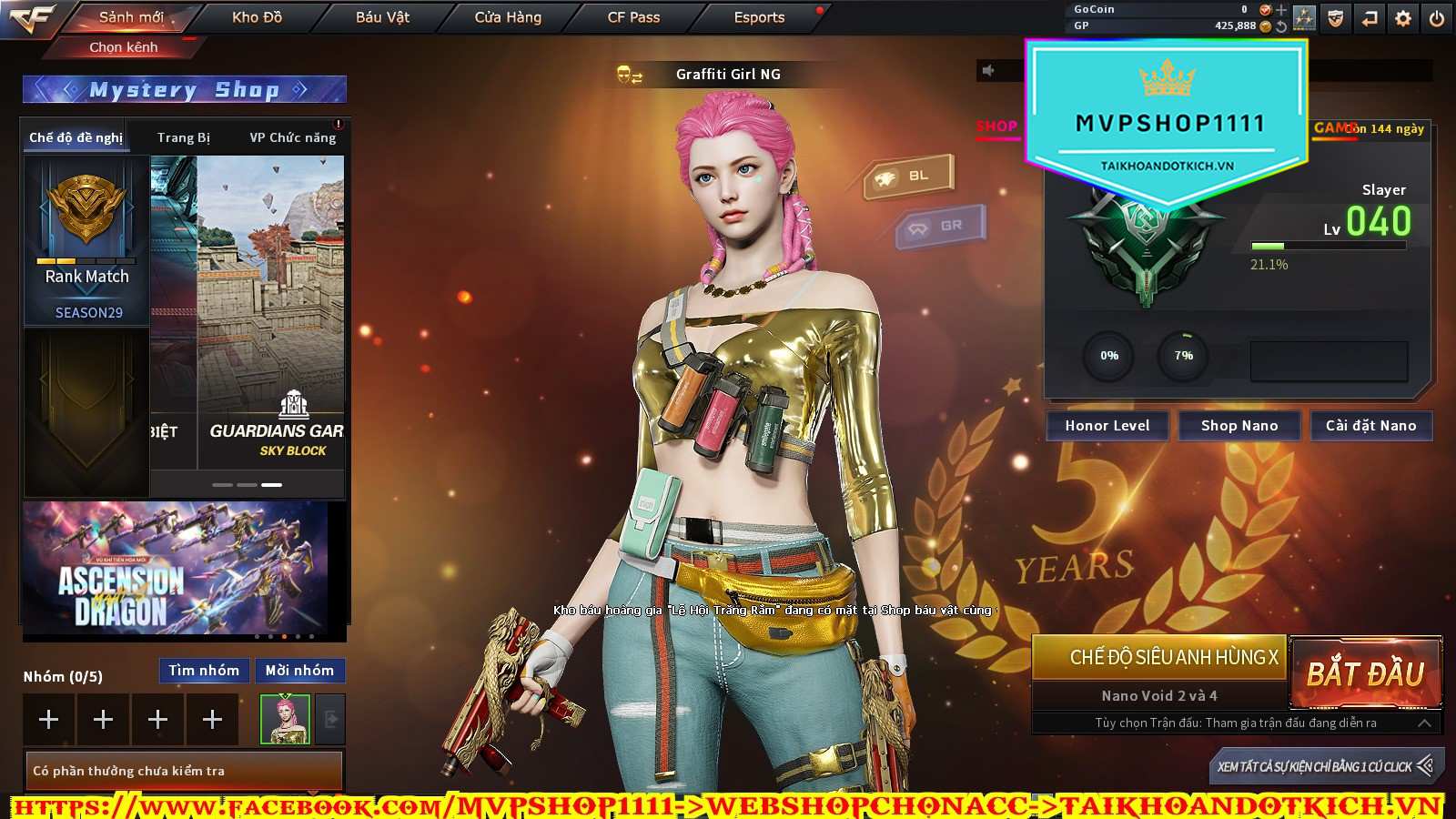Open the Cửa Hàng store
The image size is (1456, 819).
(508, 17)
